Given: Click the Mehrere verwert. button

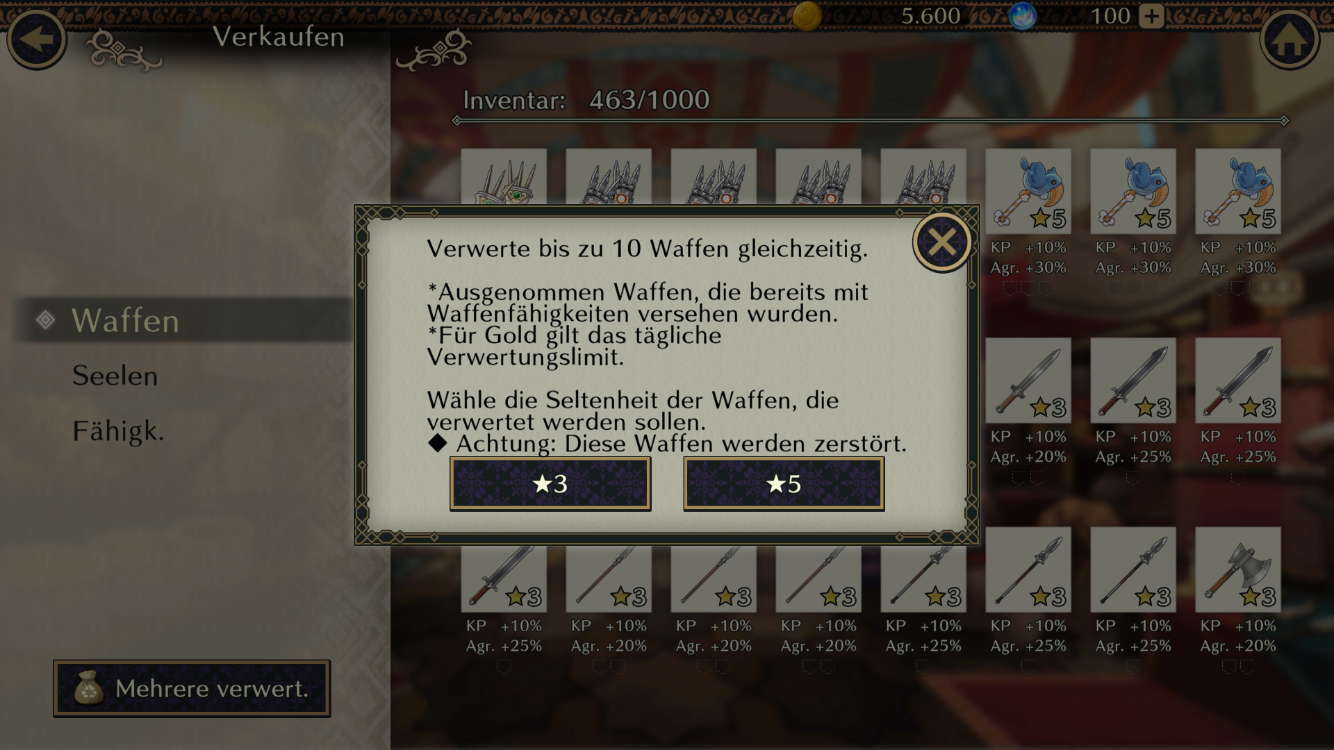Looking at the screenshot, I should click(192, 688).
